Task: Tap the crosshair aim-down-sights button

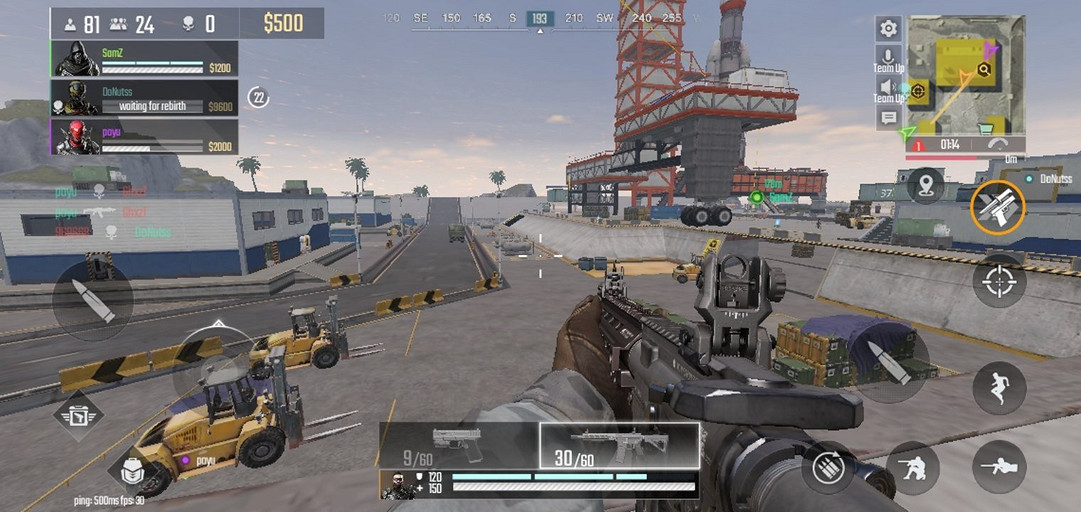Action: [x=999, y=280]
